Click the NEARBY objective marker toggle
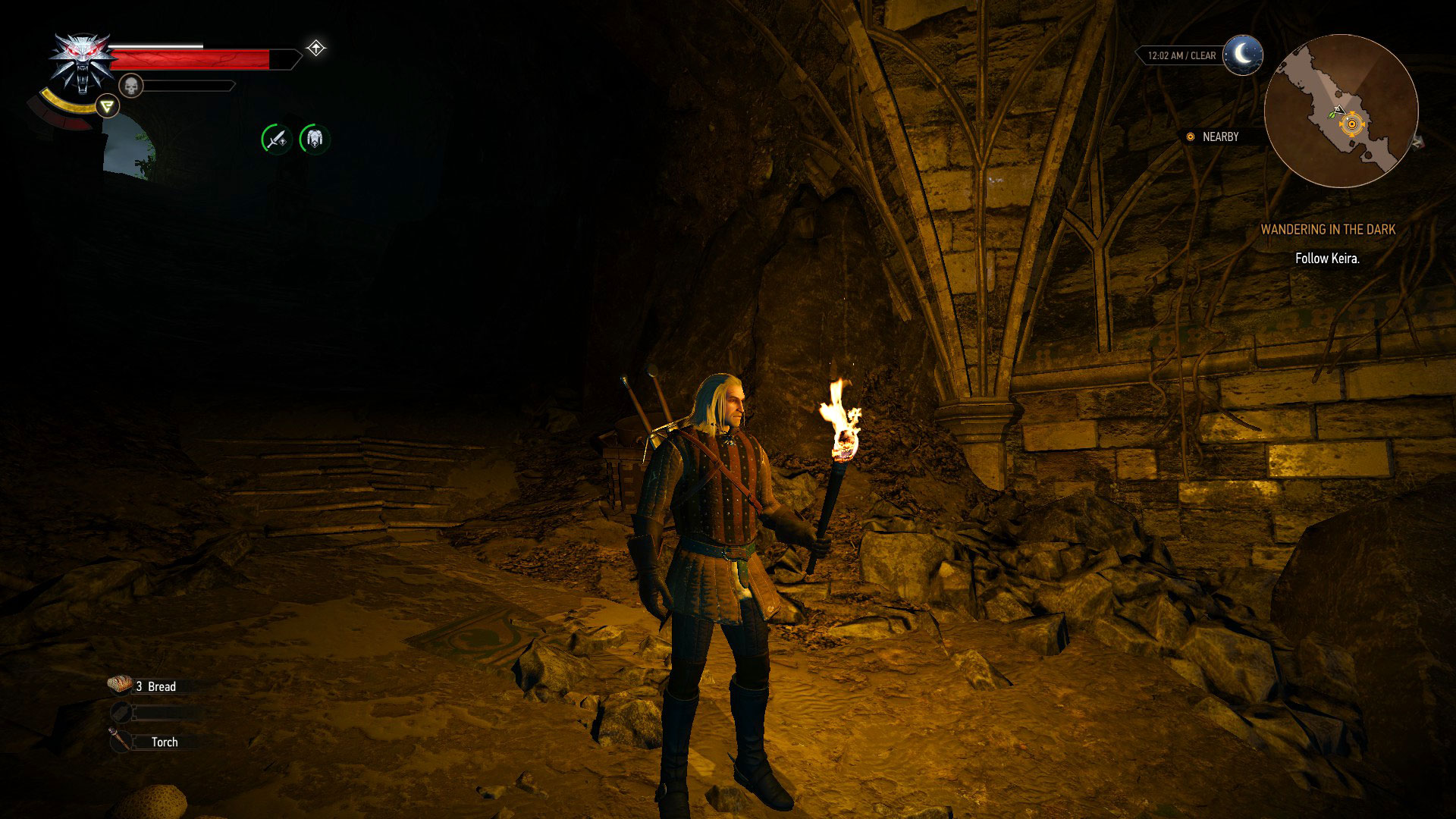Viewport: 1456px width, 819px height. click(x=1191, y=136)
